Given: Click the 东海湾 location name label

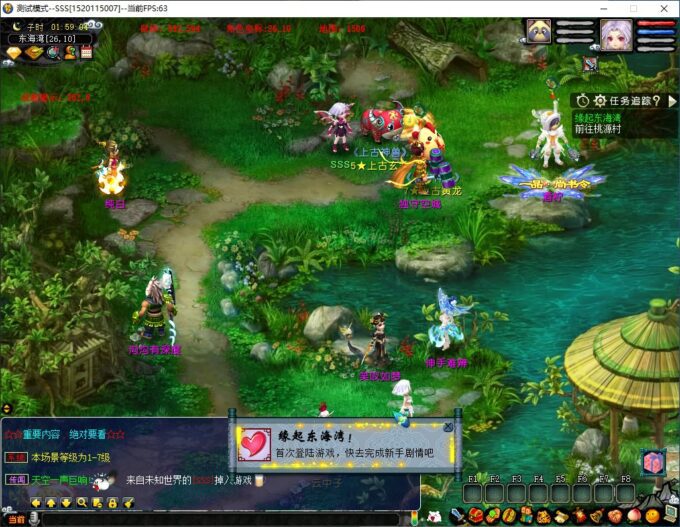Looking at the screenshot, I should pyautogui.click(x=50, y=39).
